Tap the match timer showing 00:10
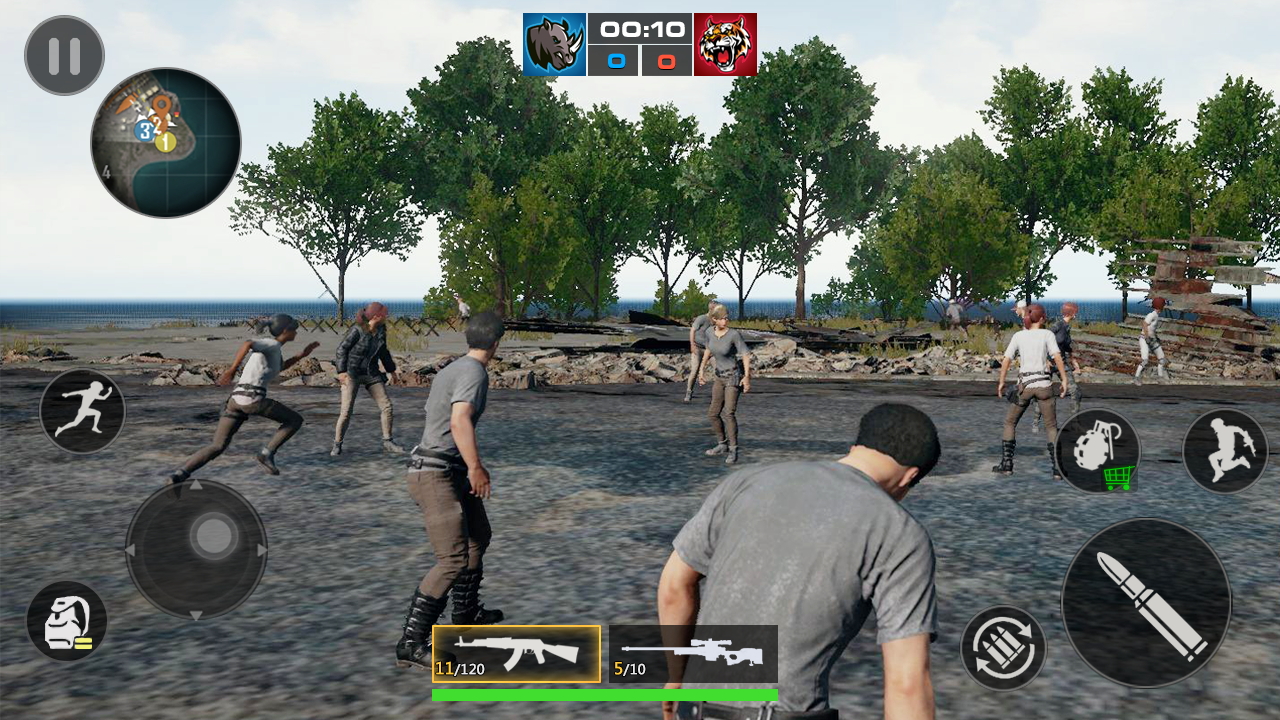1280x720 pixels. coord(640,28)
